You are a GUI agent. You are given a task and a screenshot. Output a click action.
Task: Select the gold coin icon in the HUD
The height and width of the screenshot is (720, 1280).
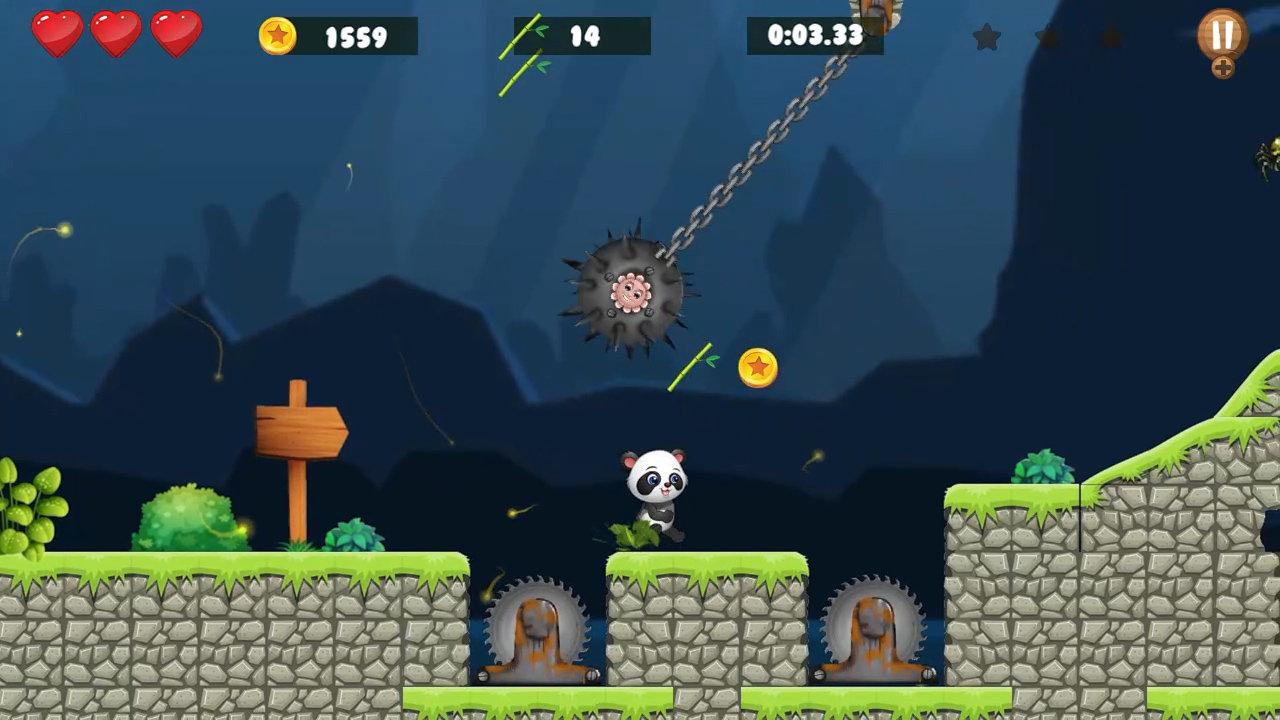click(x=278, y=36)
